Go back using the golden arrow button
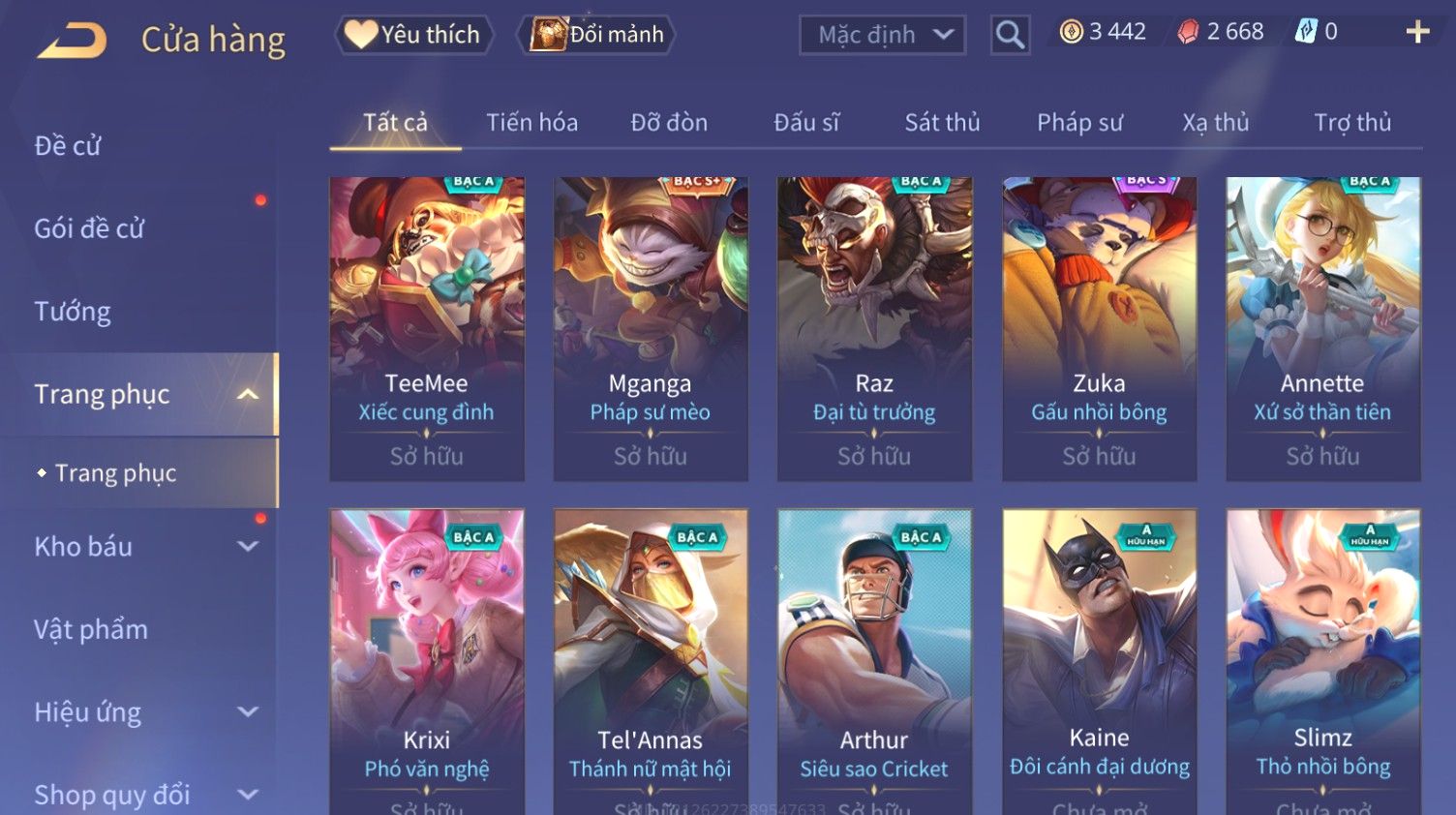The height and width of the screenshot is (815, 1456). pos(73,40)
